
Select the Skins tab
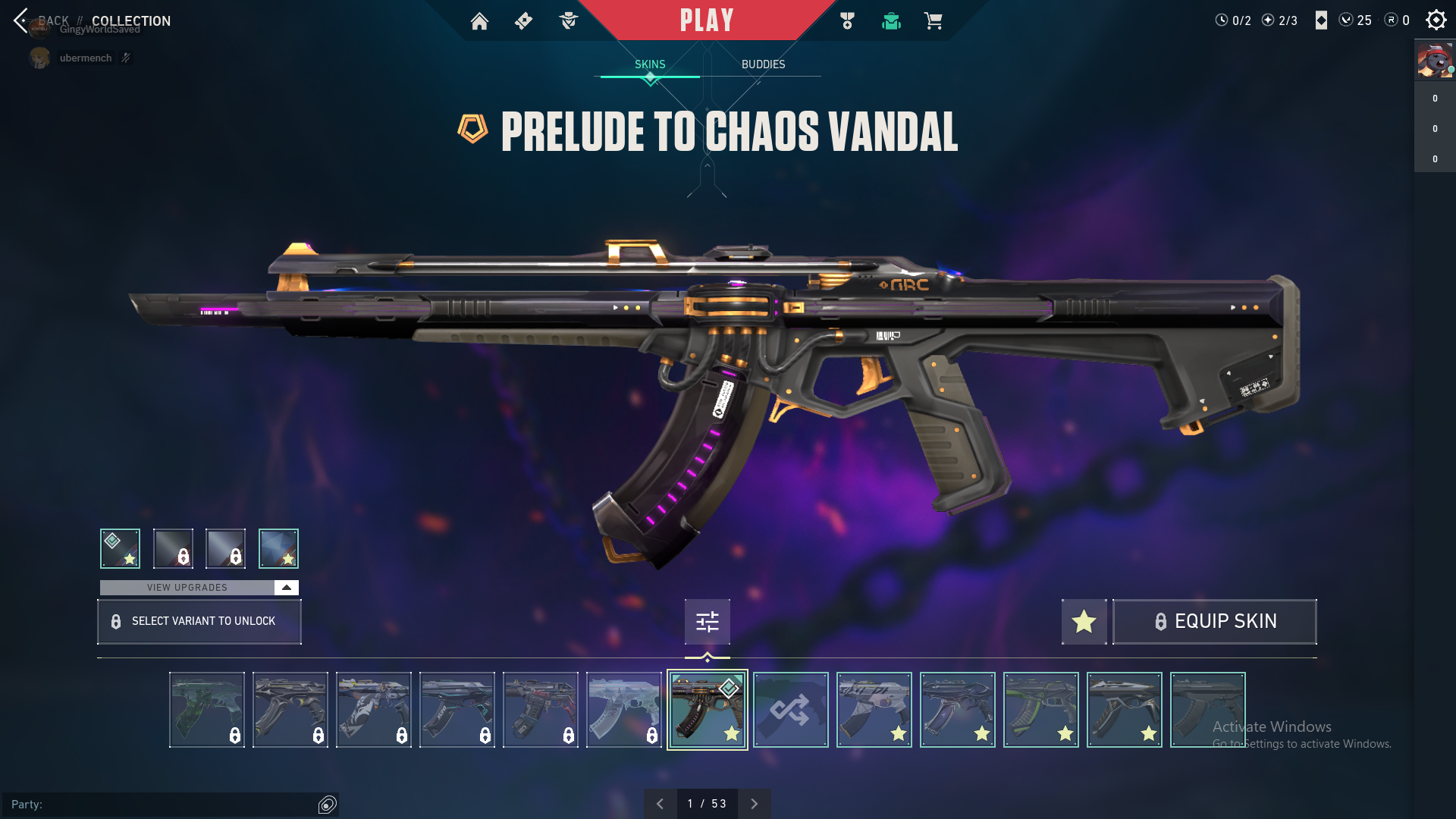(650, 64)
